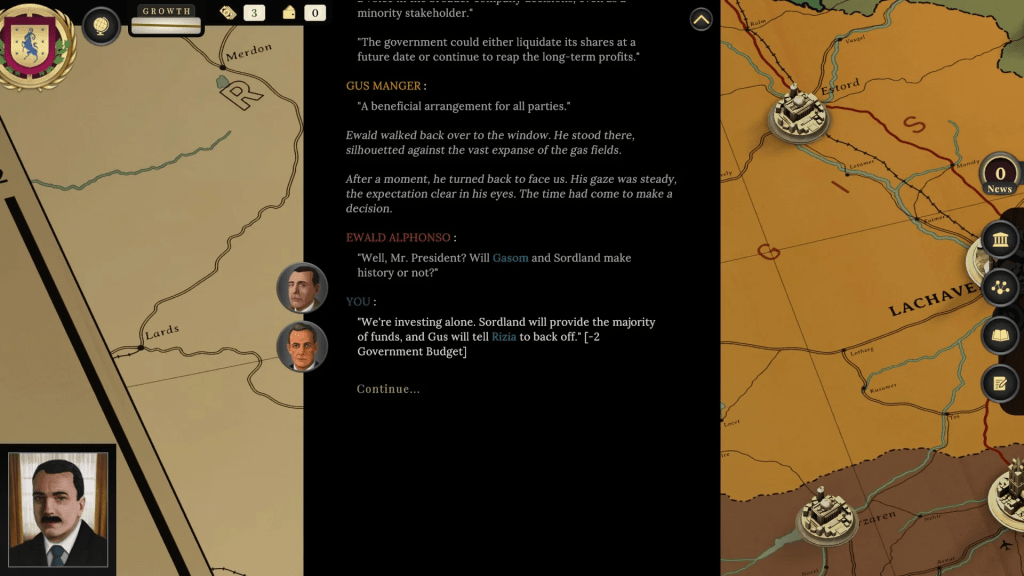Open the notes and pencil icon
The height and width of the screenshot is (576, 1024).
pyautogui.click(x=1000, y=383)
